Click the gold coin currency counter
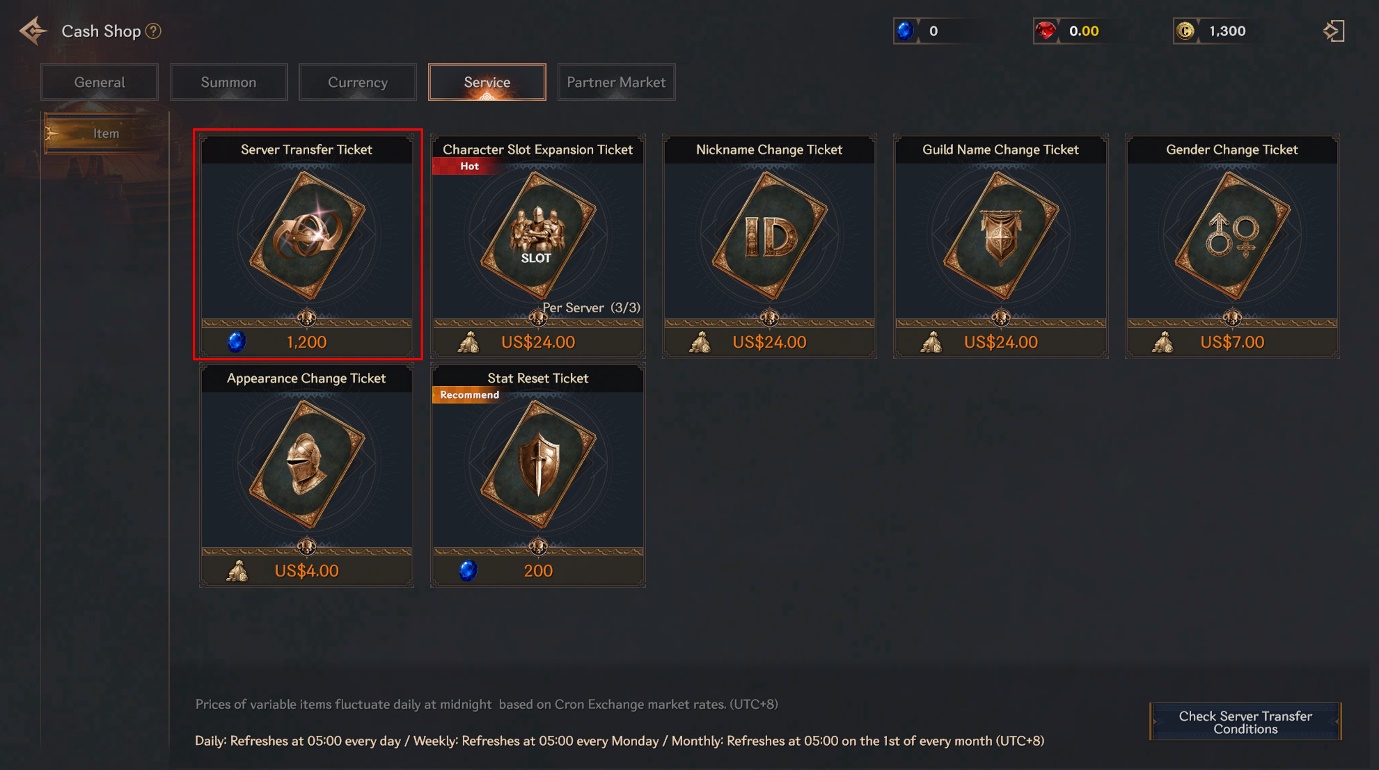 pyautogui.click(x=1216, y=31)
